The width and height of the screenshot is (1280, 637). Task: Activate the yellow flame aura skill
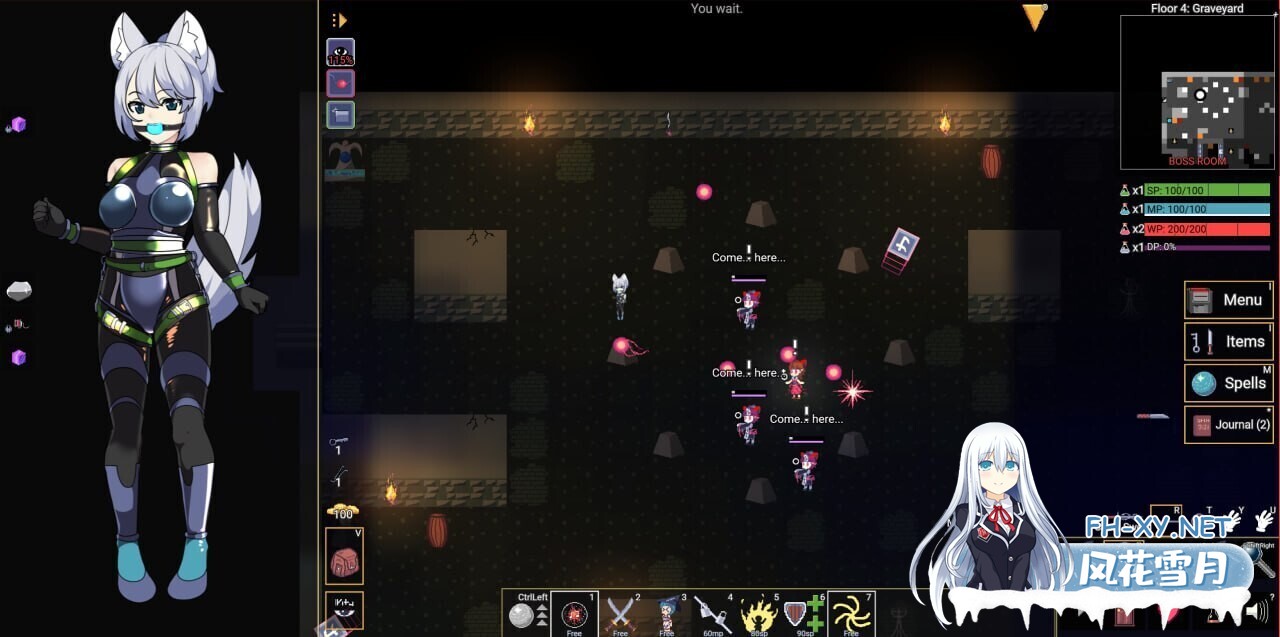758,613
